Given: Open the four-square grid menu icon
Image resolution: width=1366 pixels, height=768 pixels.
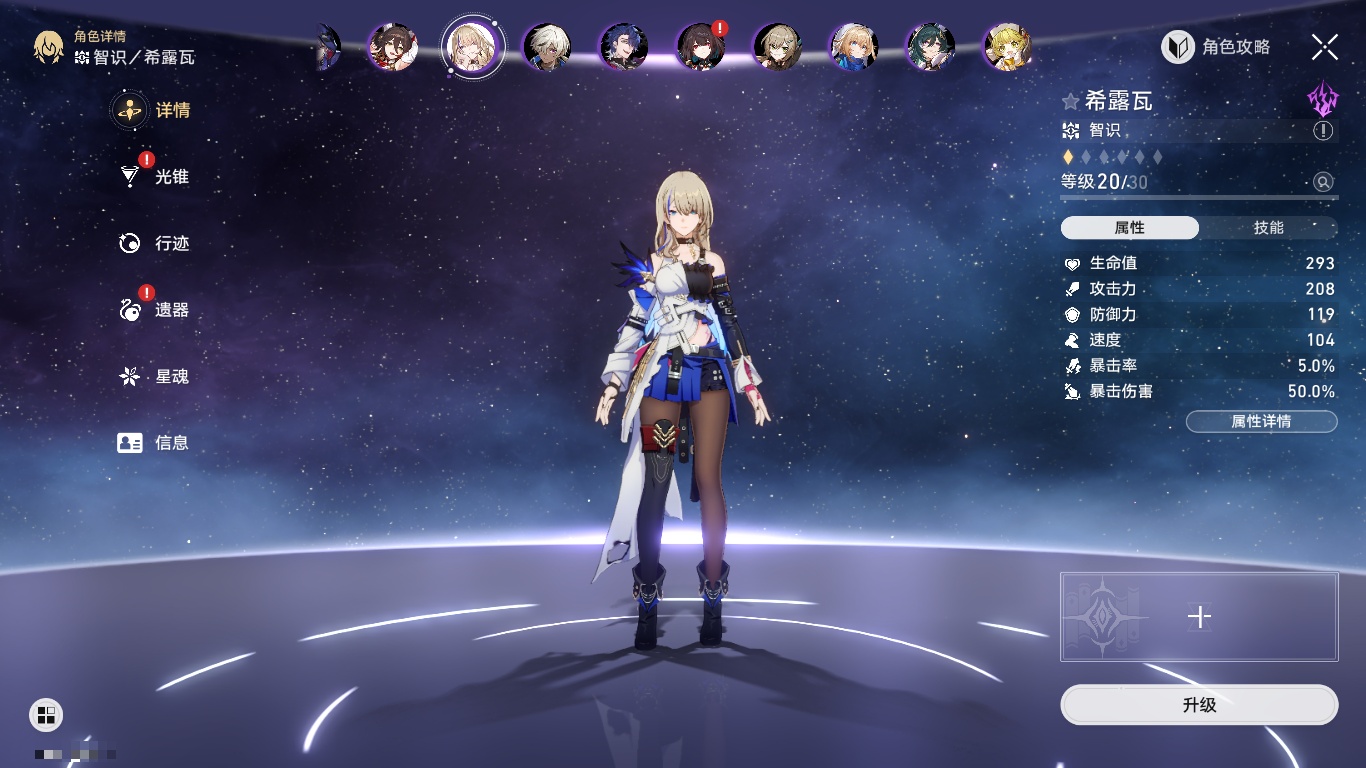Looking at the screenshot, I should pyautogui.click(x=46, y=714).
